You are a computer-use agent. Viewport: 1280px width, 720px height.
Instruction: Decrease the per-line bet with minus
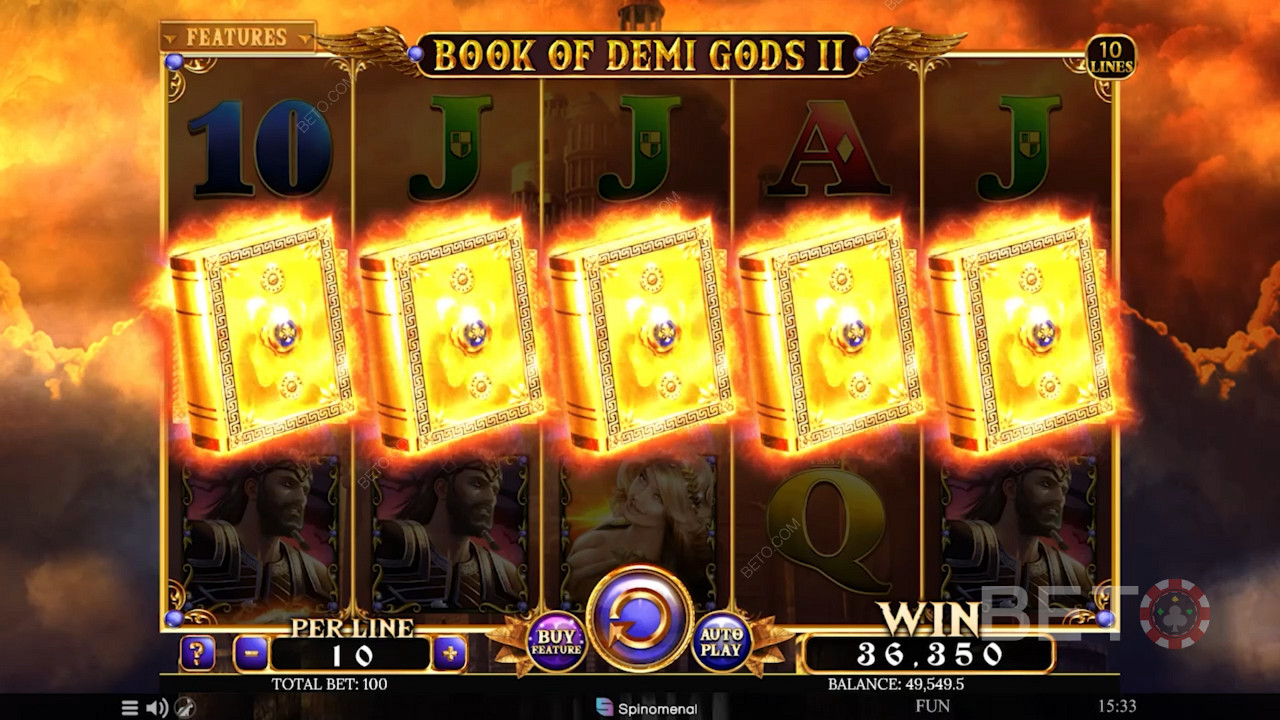point(251,654)
